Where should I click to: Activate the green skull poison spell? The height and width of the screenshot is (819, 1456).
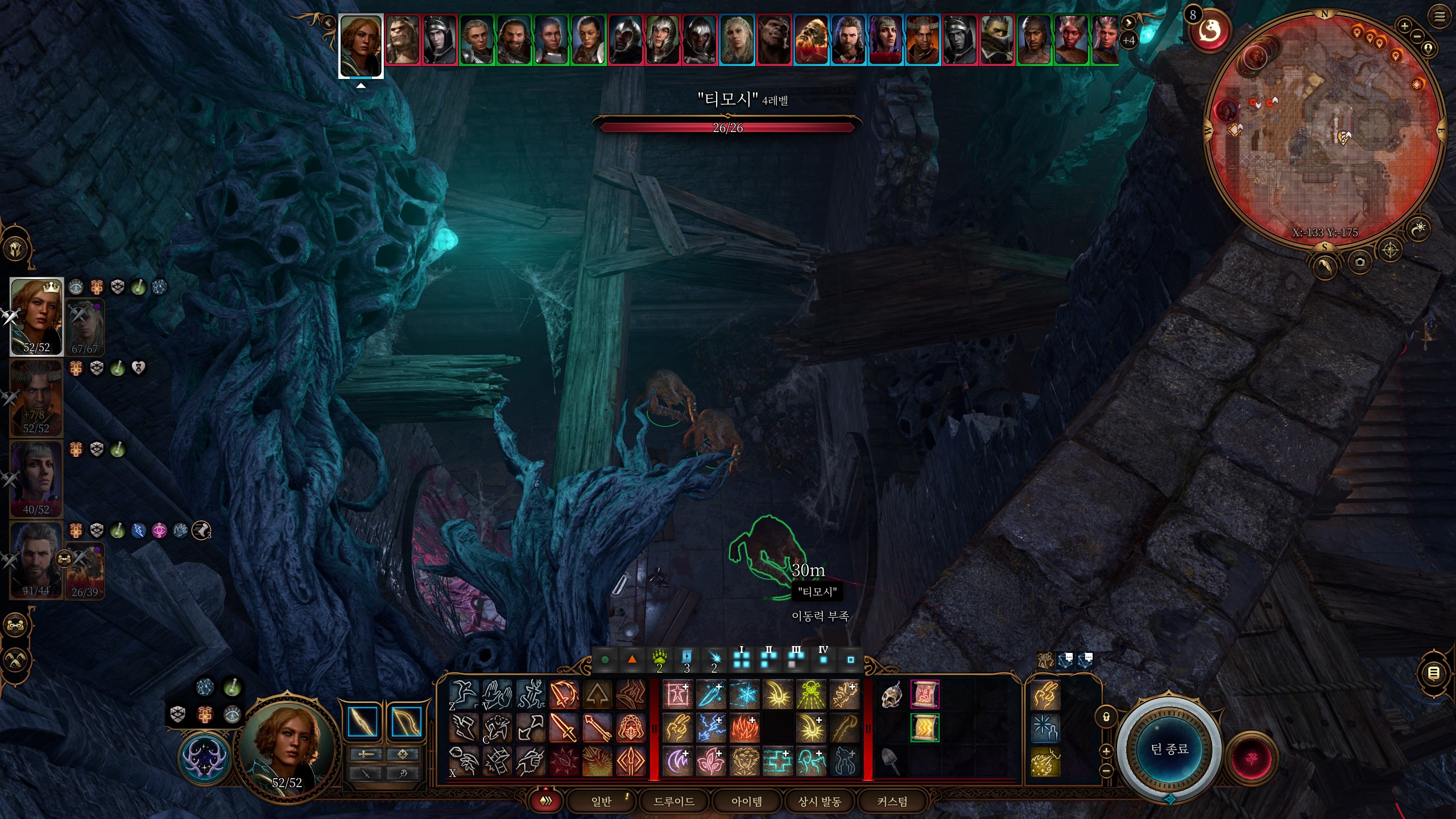(811, 695)
